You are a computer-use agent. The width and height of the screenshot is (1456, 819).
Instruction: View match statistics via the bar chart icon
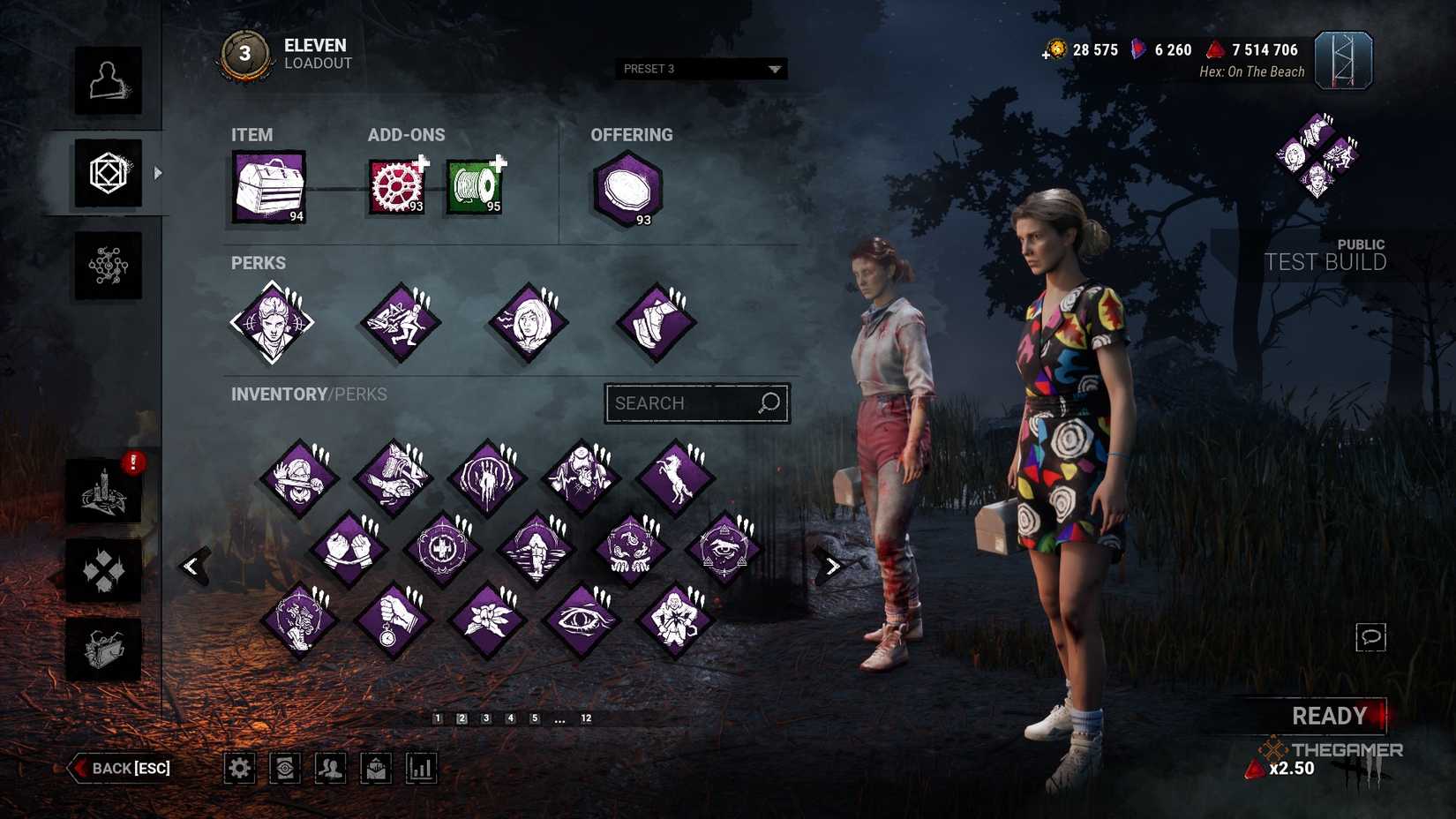coord(420,768)
